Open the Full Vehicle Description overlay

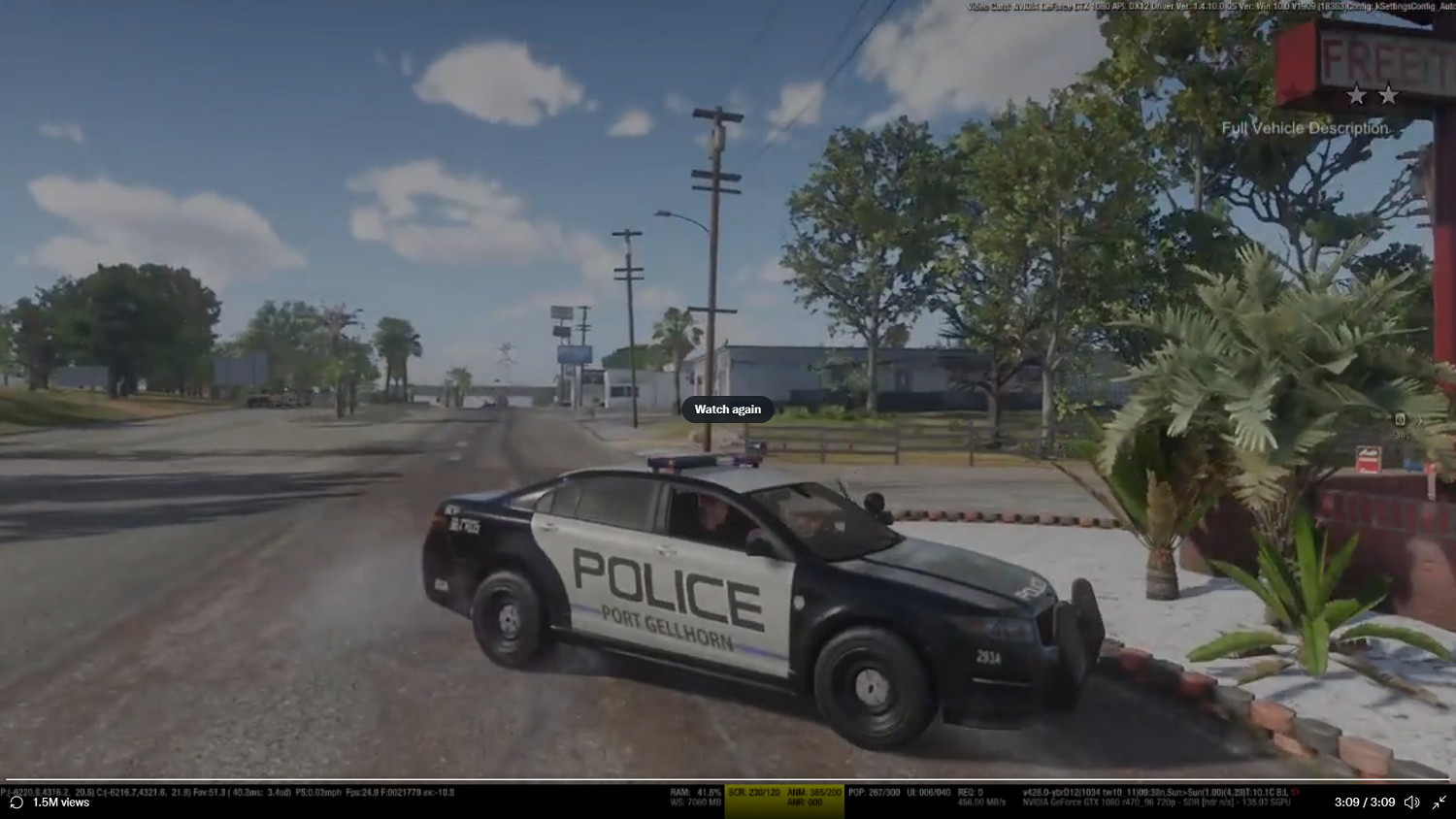pyautogui.click(x=1307, y=127)
